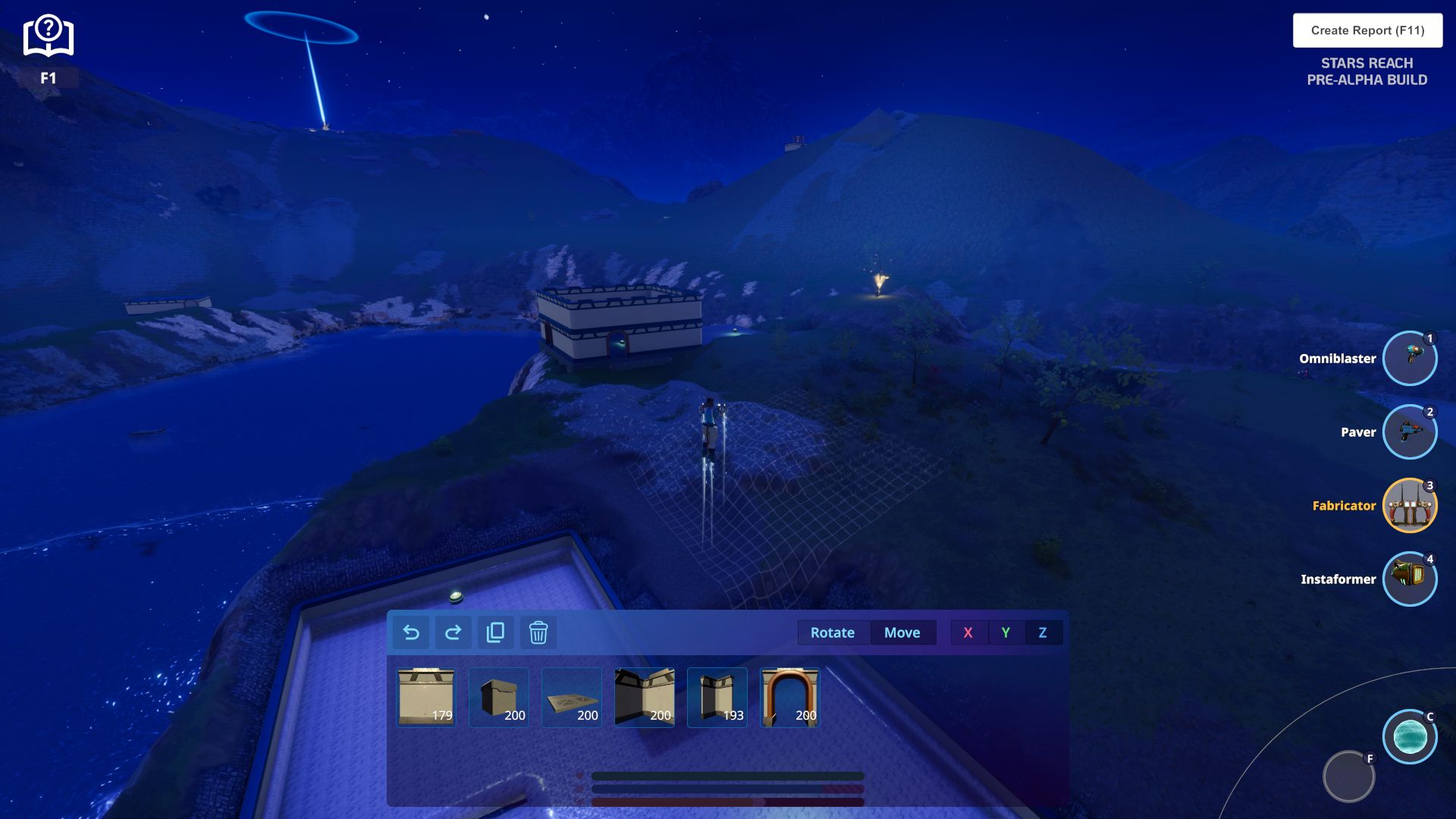
Task: Open the F1 help guide
Action: pyautogui.click(x=48, y=38)
